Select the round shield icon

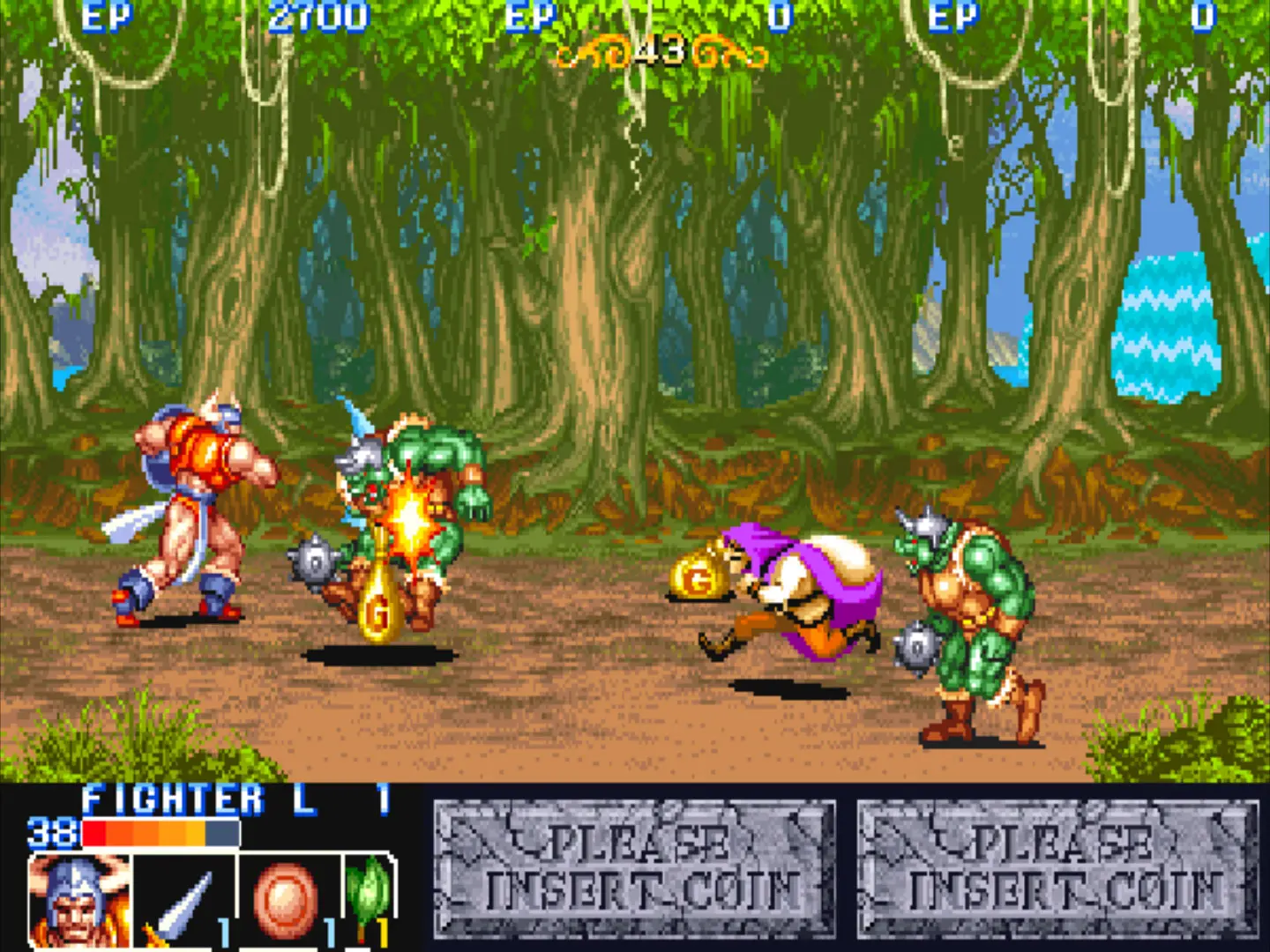(x=286, y=901)
